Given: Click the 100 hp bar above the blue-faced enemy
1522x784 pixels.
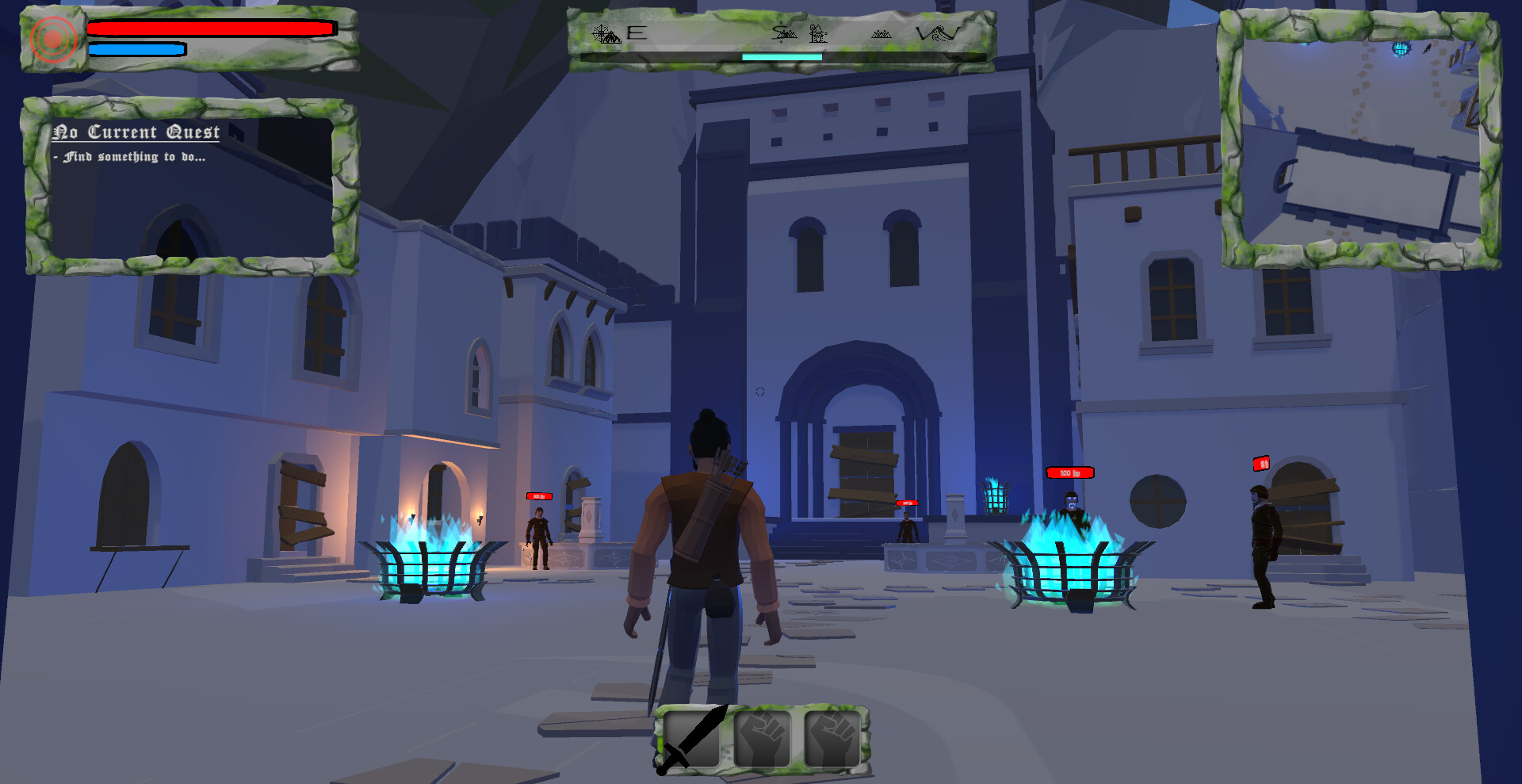Looking at the screenshot, I should (x=1071, y=472).
